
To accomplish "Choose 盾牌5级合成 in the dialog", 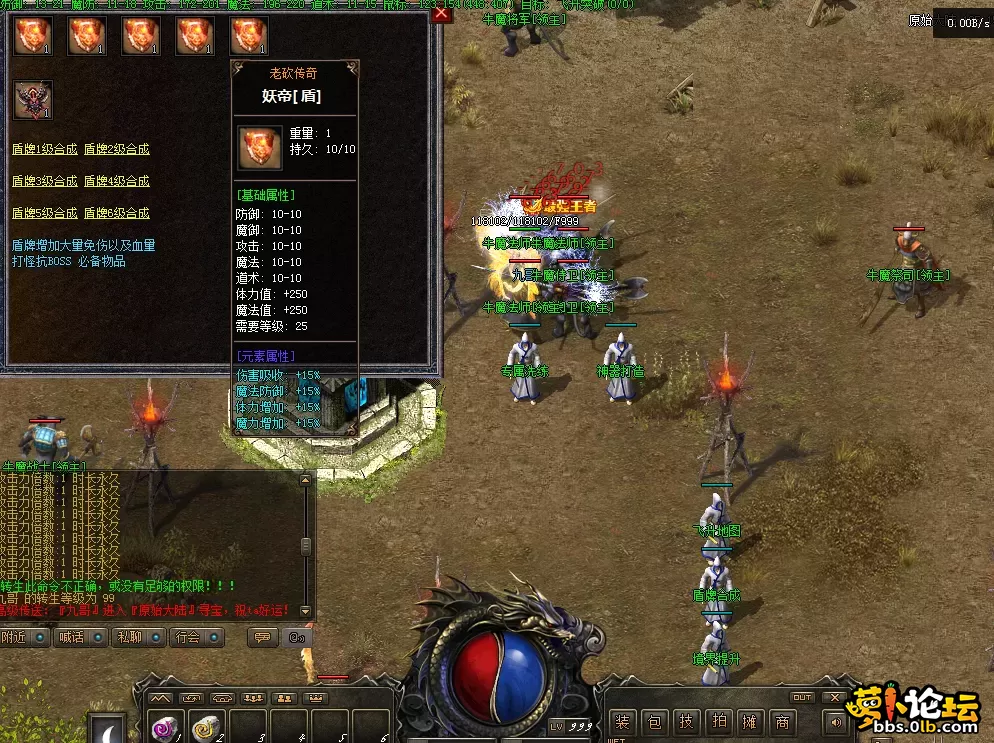I will point(44,213).
